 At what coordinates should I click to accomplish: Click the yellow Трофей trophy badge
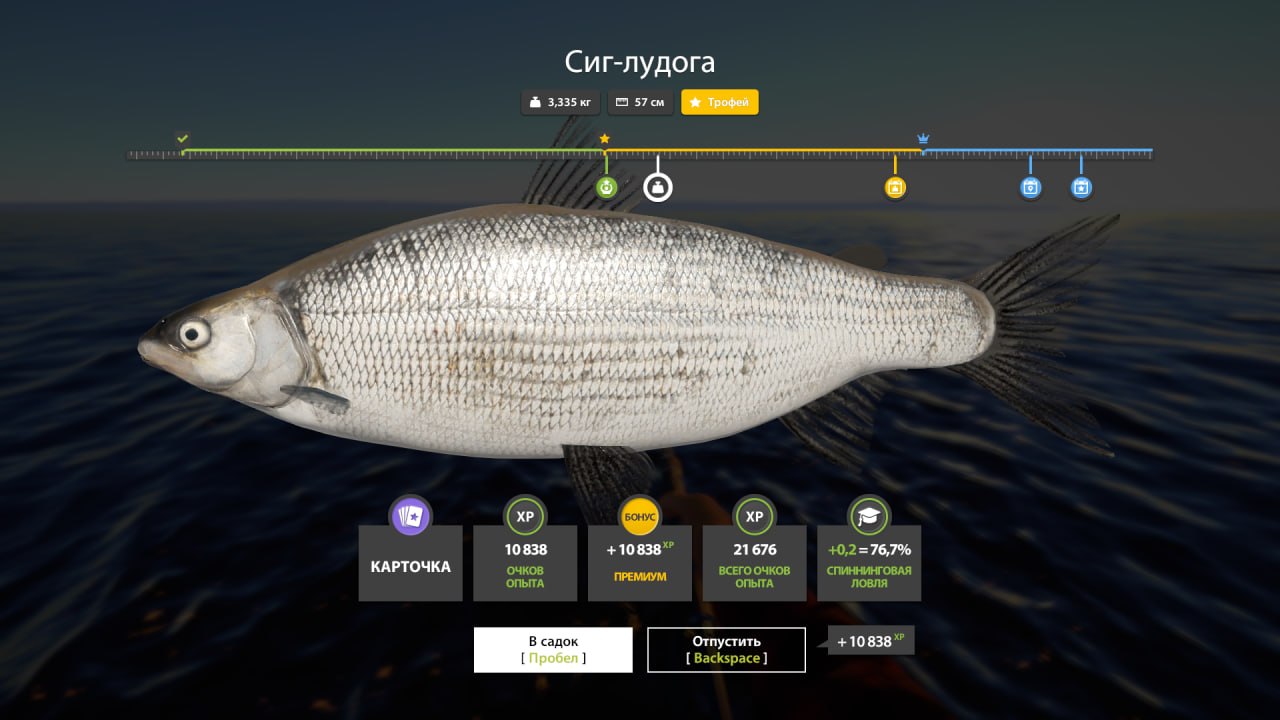(719, 102)
